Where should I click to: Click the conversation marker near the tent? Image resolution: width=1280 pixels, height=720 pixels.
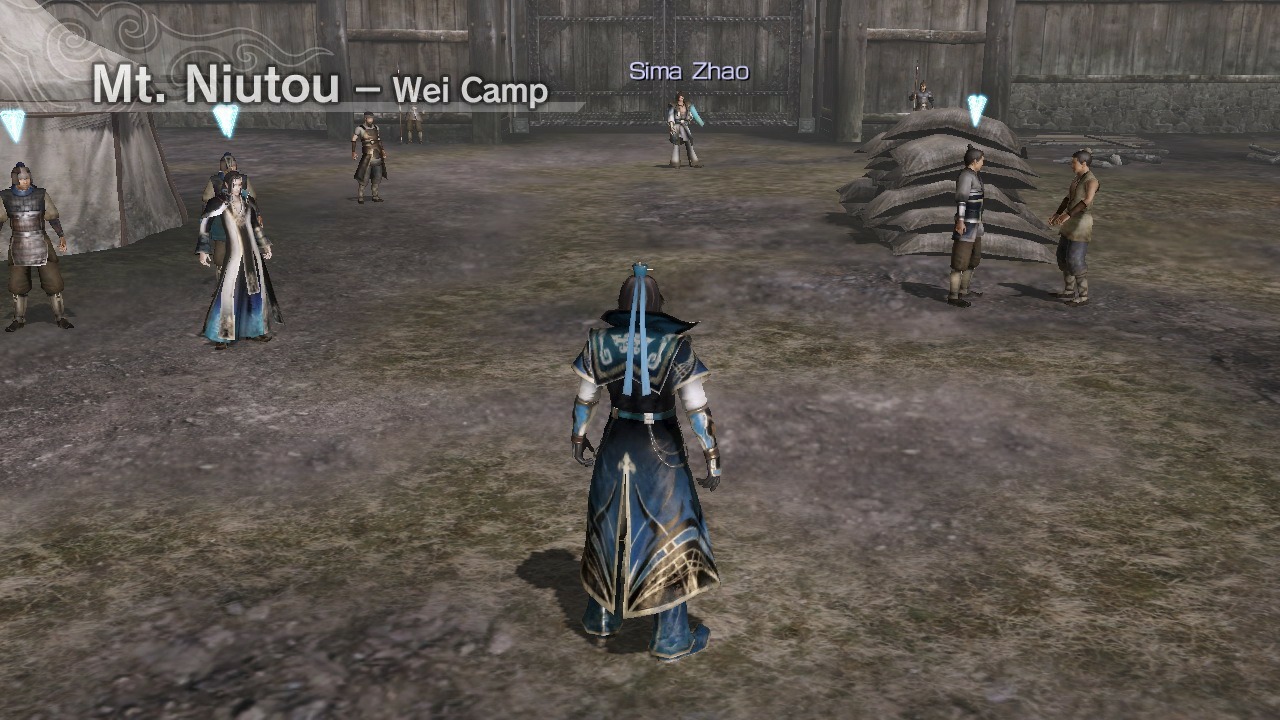pos(223,118)
